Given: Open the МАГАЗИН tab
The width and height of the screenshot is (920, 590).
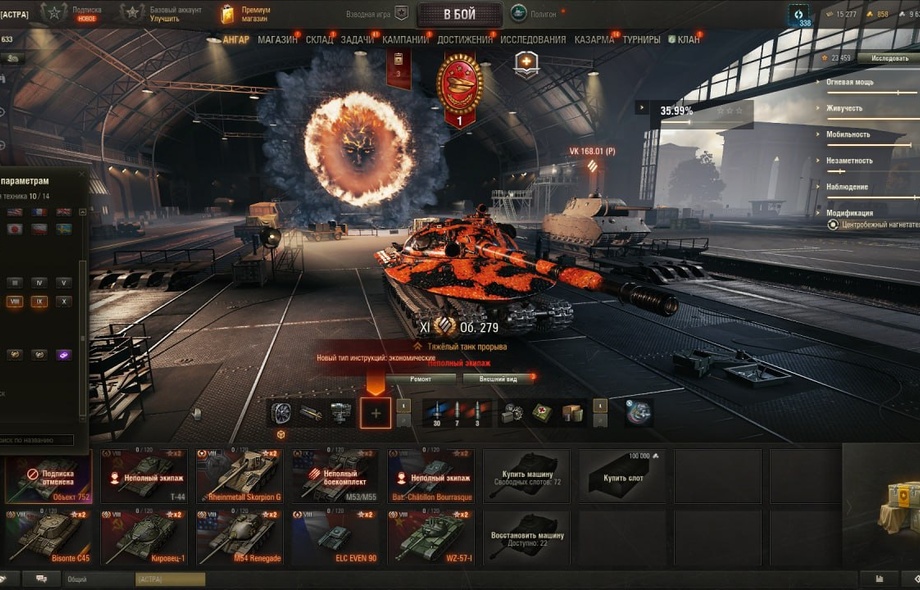Looking at the screenshot, I should point(277,40).
